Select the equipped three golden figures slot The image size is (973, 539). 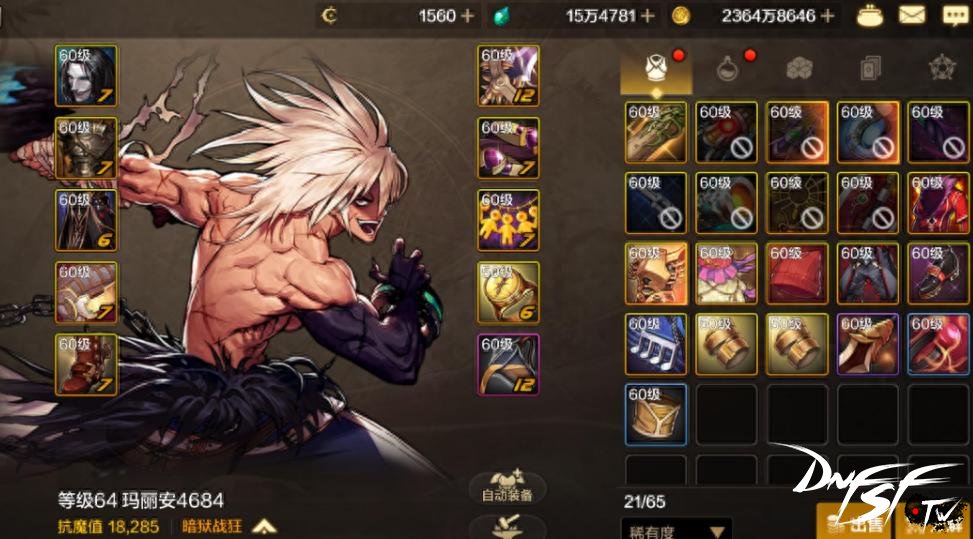508,220
